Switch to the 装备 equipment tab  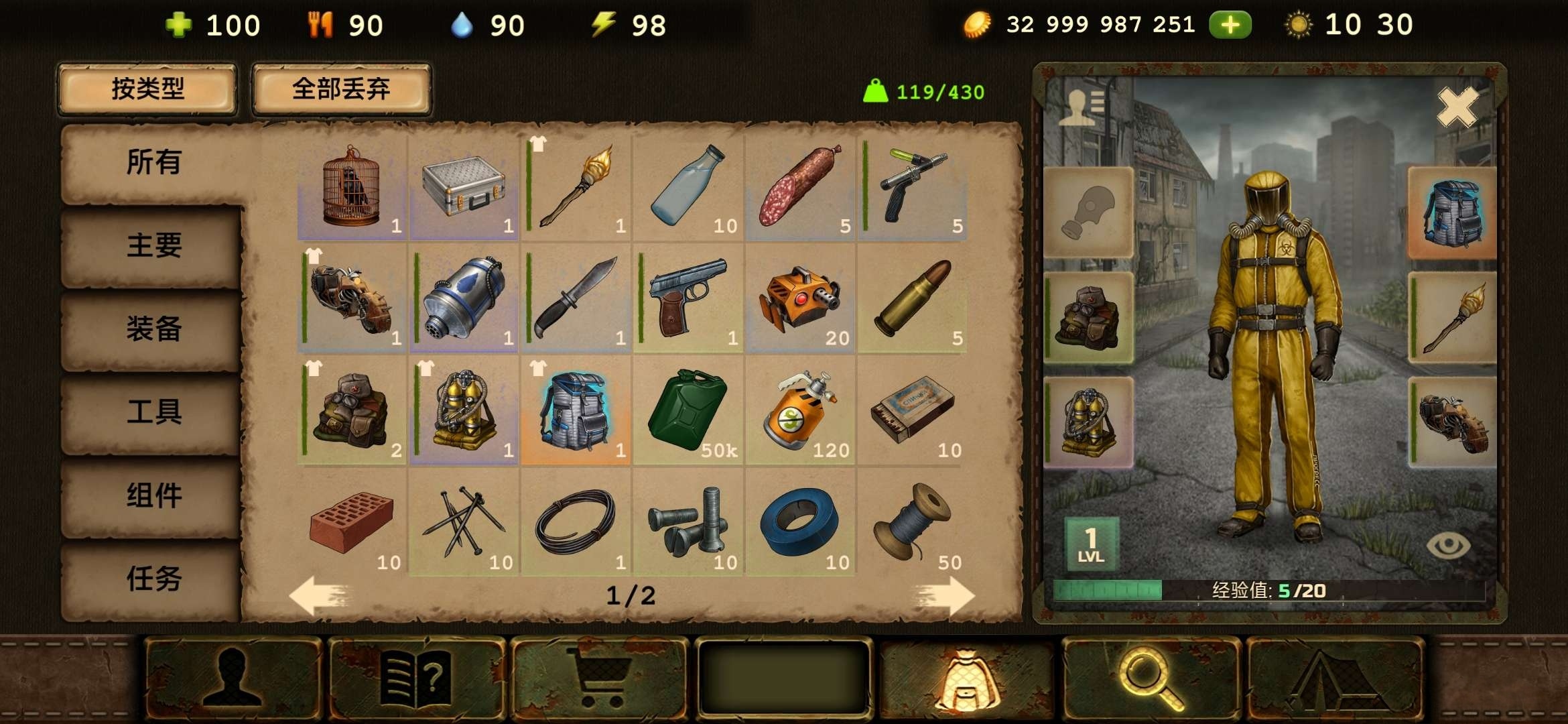click(x=153, y=329)
